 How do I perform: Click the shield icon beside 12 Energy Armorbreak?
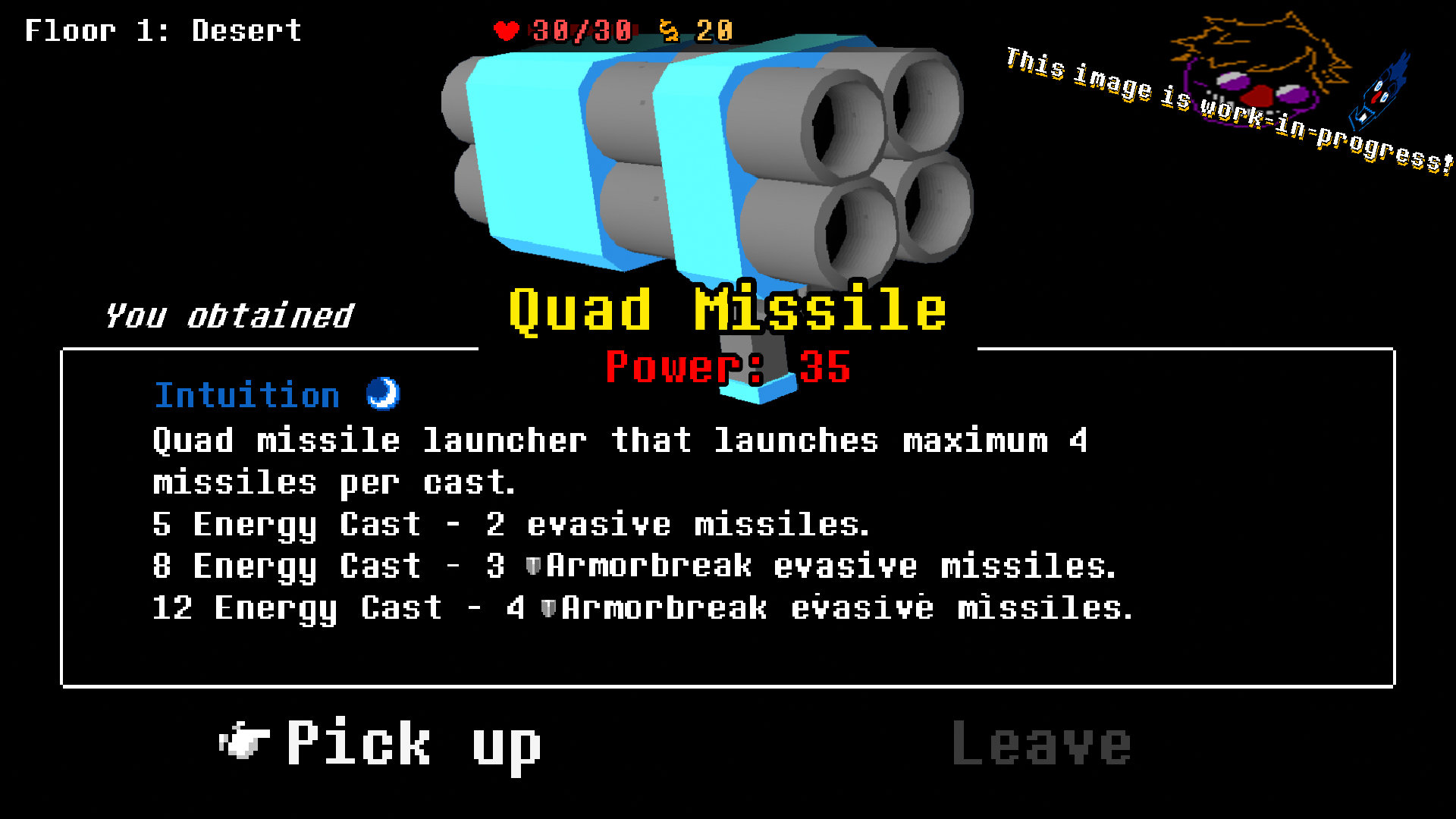[549, 607]
